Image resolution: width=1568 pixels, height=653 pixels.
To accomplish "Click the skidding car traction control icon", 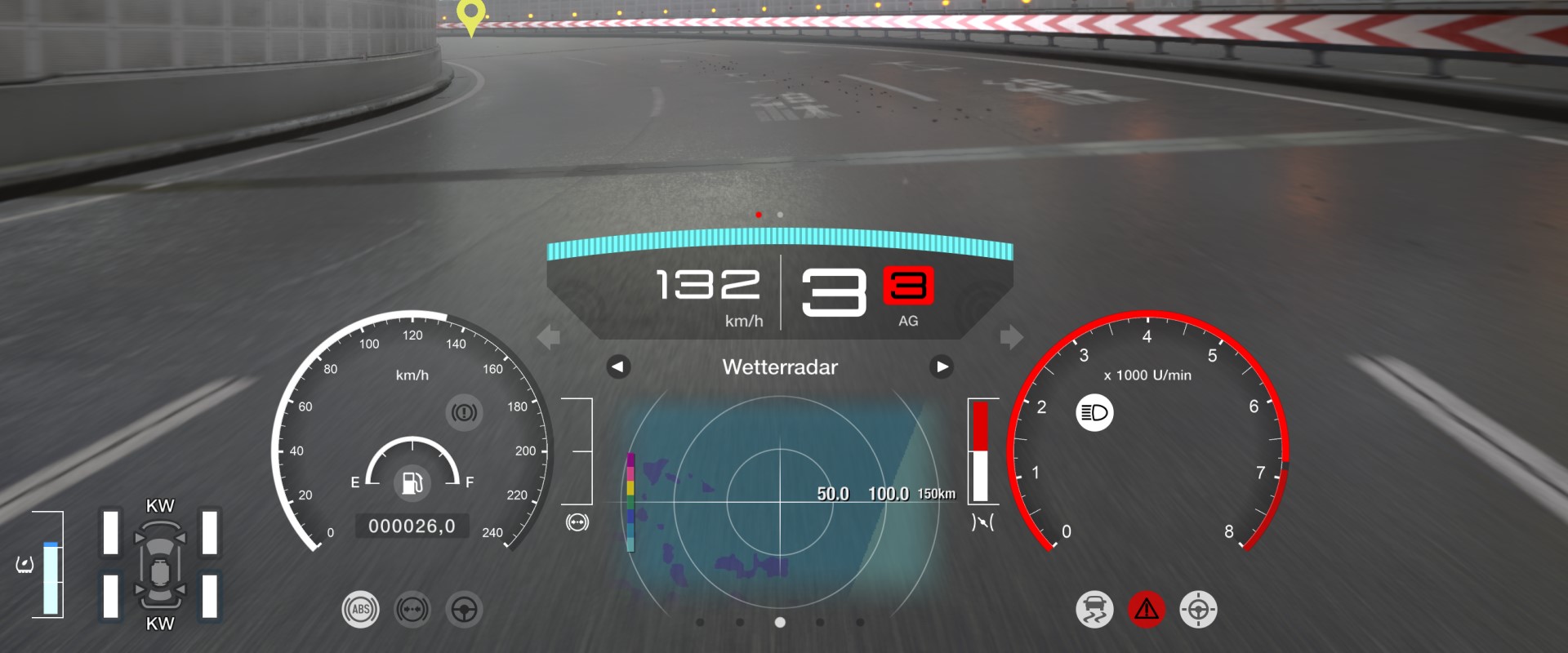I will click(1094, 610).
